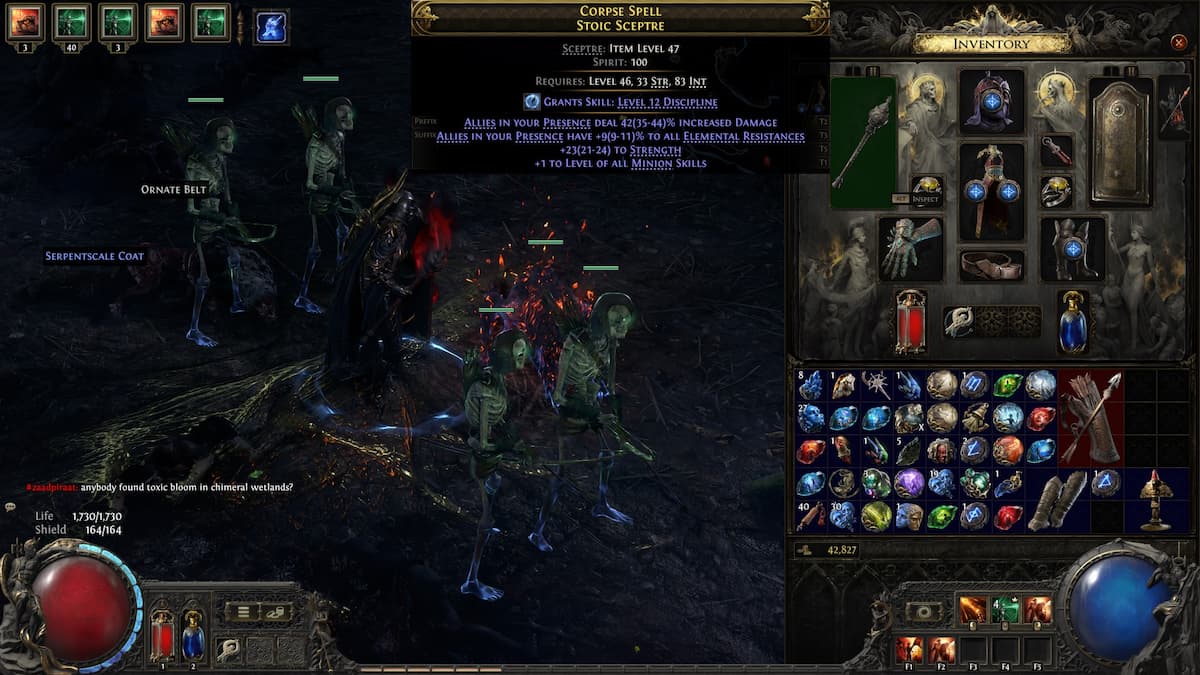Screen dimensions: 1200x675
Task: Select the equipped belt slot
Action: point(991,265)
